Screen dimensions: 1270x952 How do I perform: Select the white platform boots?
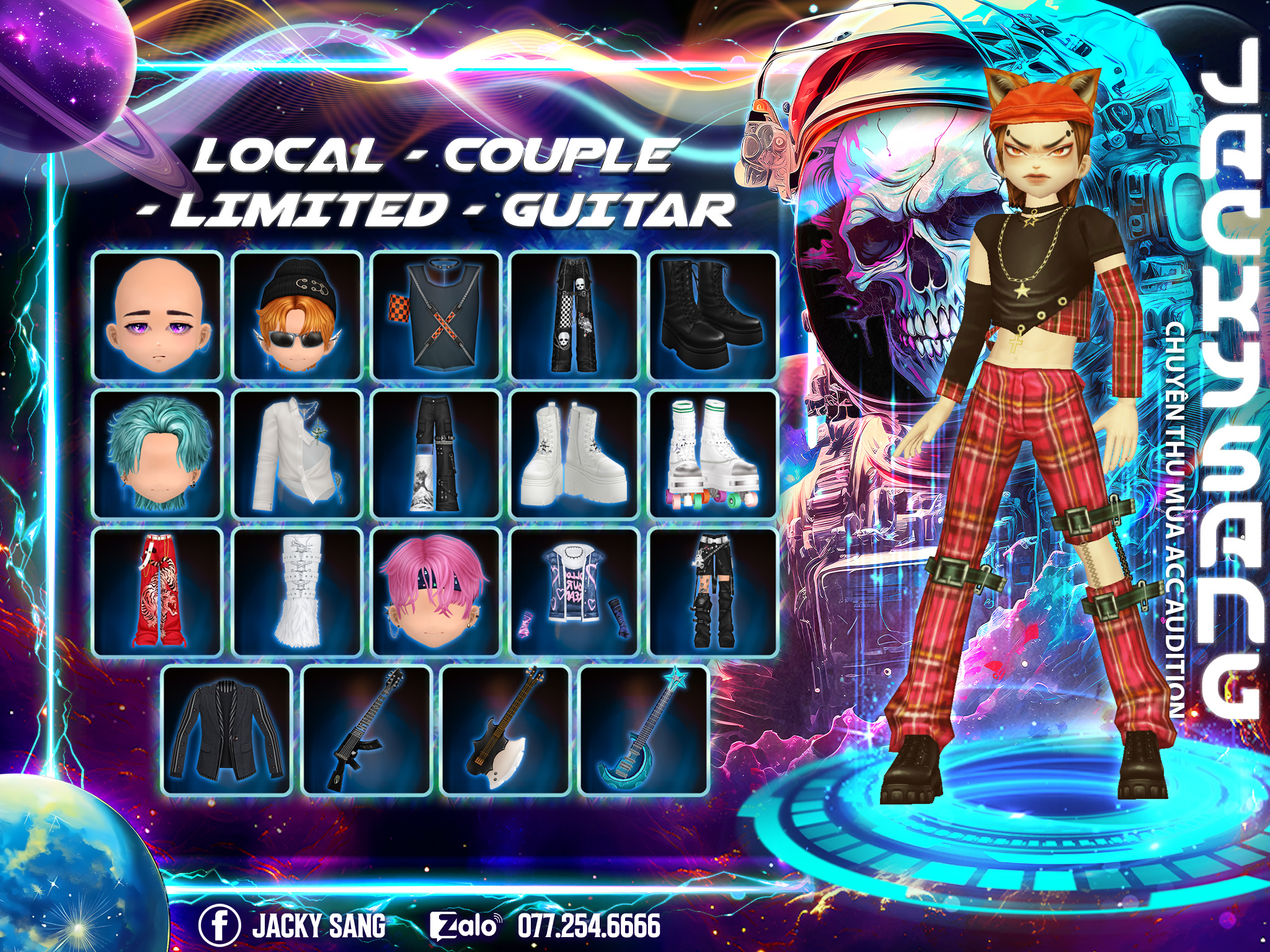(x=575, y=454)
